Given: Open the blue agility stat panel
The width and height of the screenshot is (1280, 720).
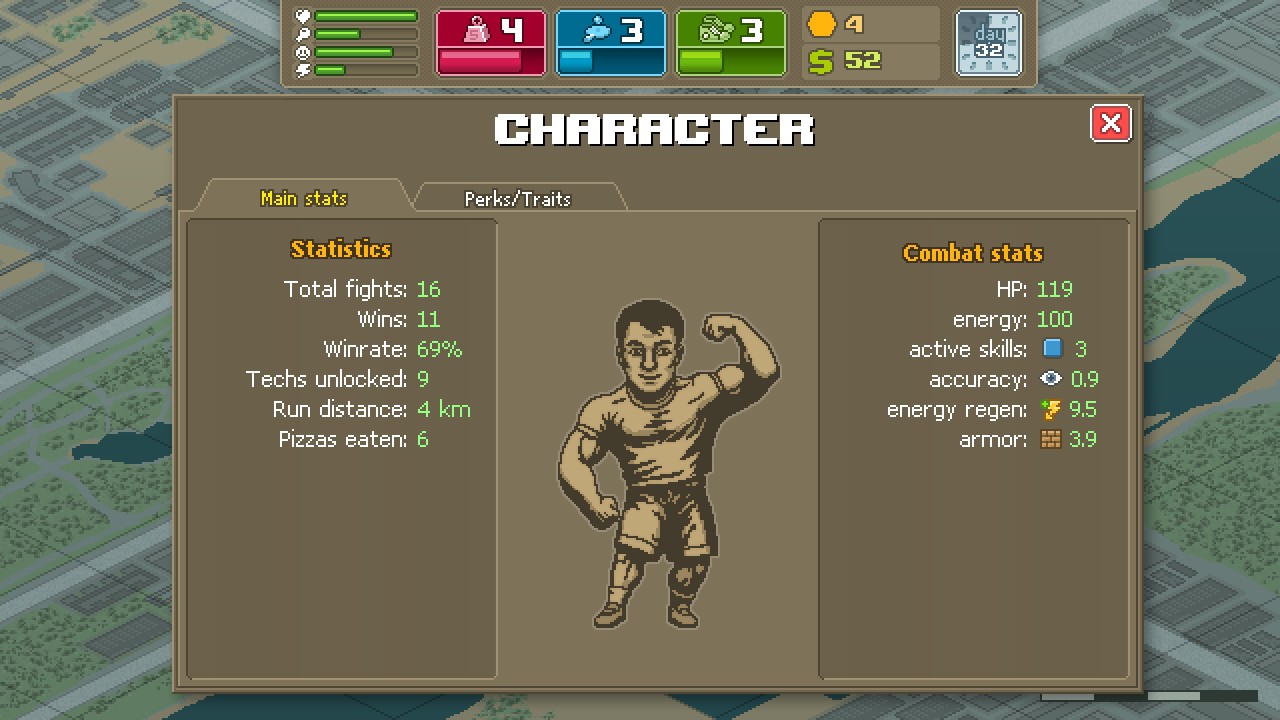Looking at the screenshot, I should [x=610, y=43].
